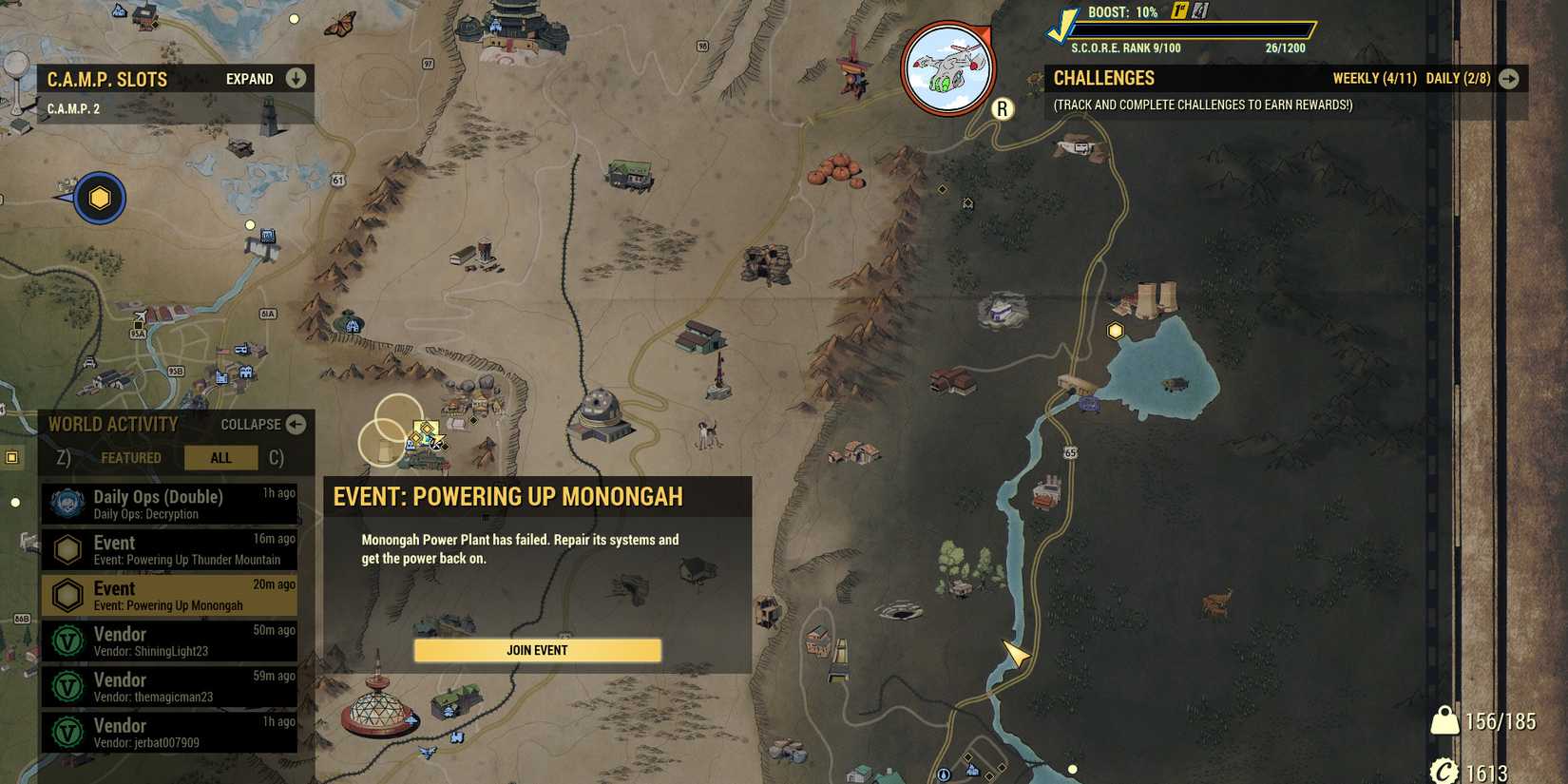Screen dimensions: 1568x784
Task: Expand the C.A.M.P. SLOTS panel
Action: [294, 78]
